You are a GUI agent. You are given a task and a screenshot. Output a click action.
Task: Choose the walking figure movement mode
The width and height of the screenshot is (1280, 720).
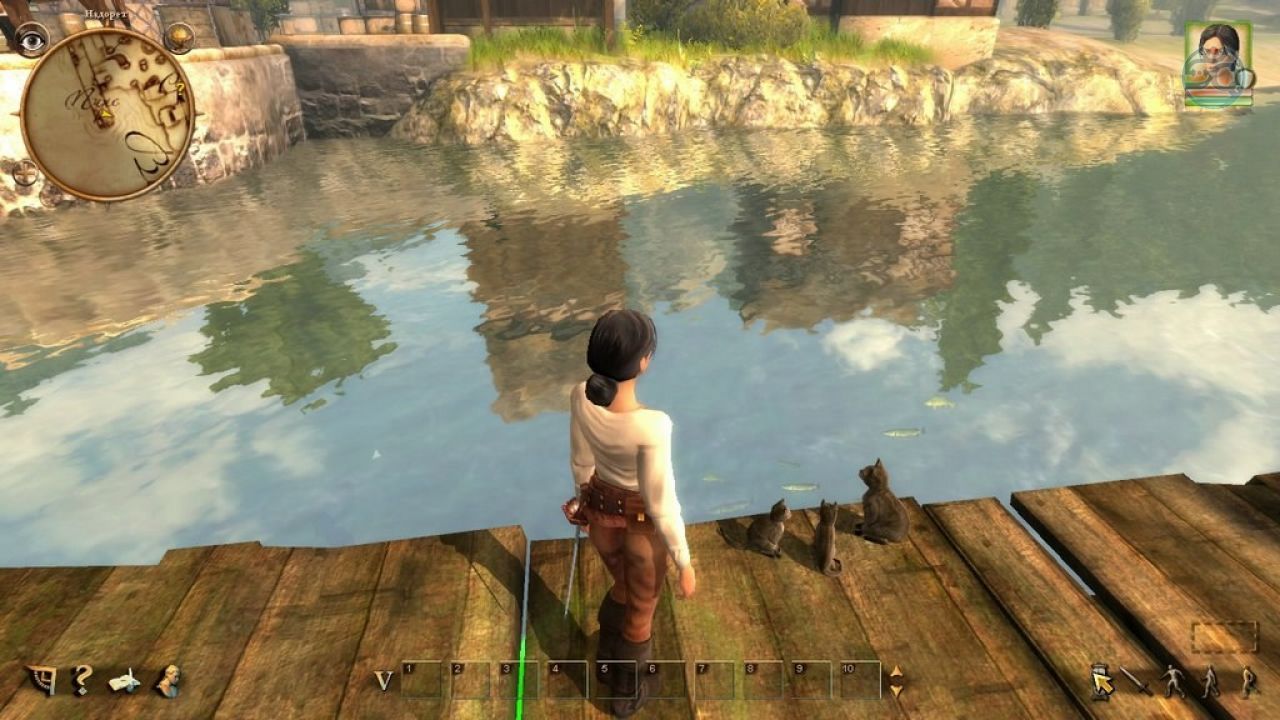tap(1210, 681)
